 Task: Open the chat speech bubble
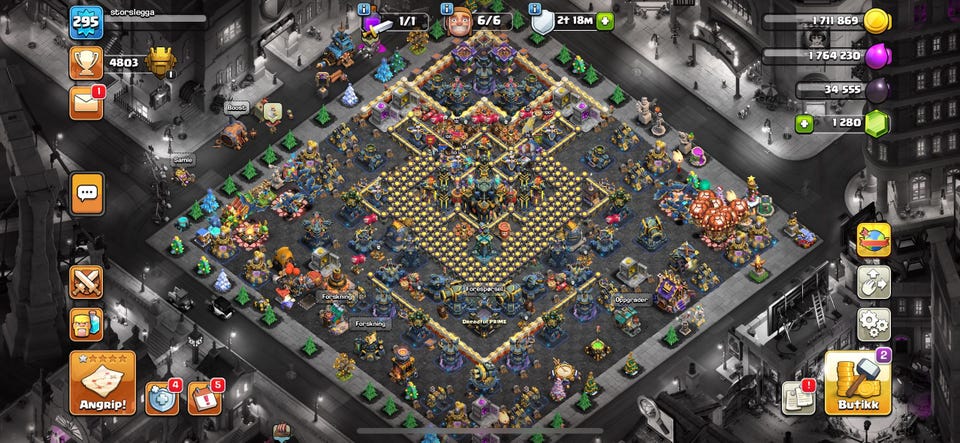87,192
